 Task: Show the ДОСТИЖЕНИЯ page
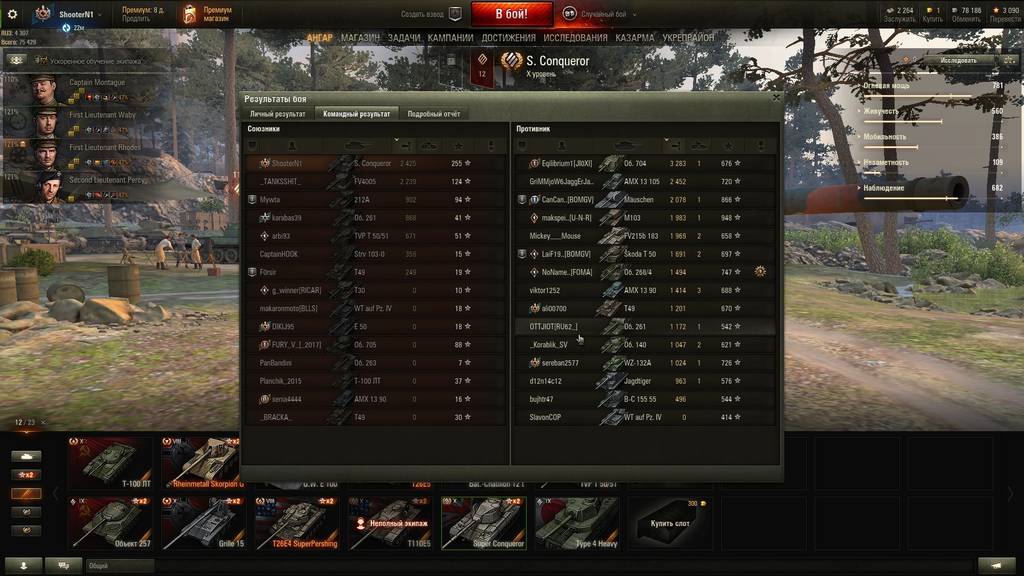[509, 38]
